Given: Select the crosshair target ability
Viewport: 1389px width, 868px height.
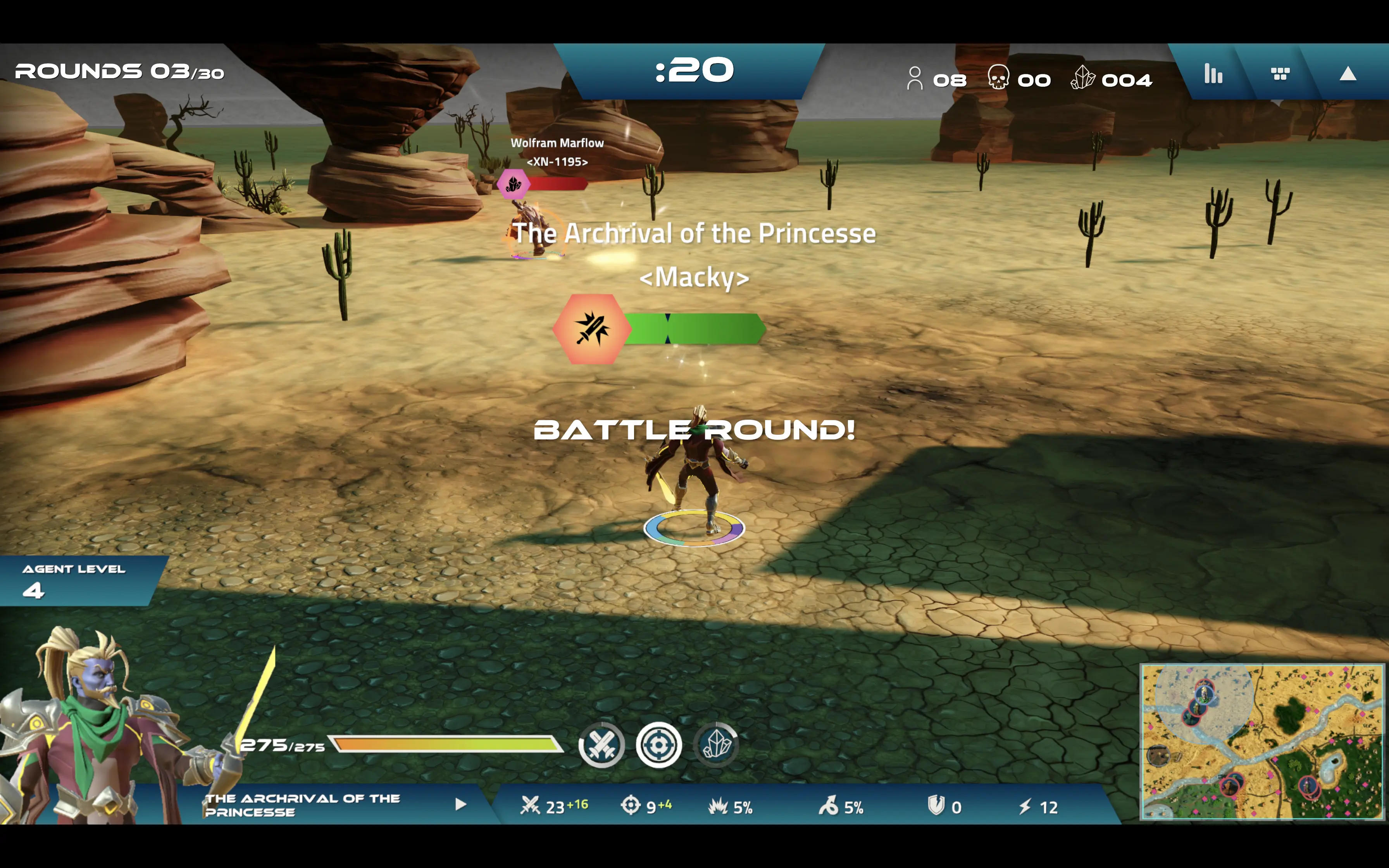Looking at the screenshot, I should (659, 745).
